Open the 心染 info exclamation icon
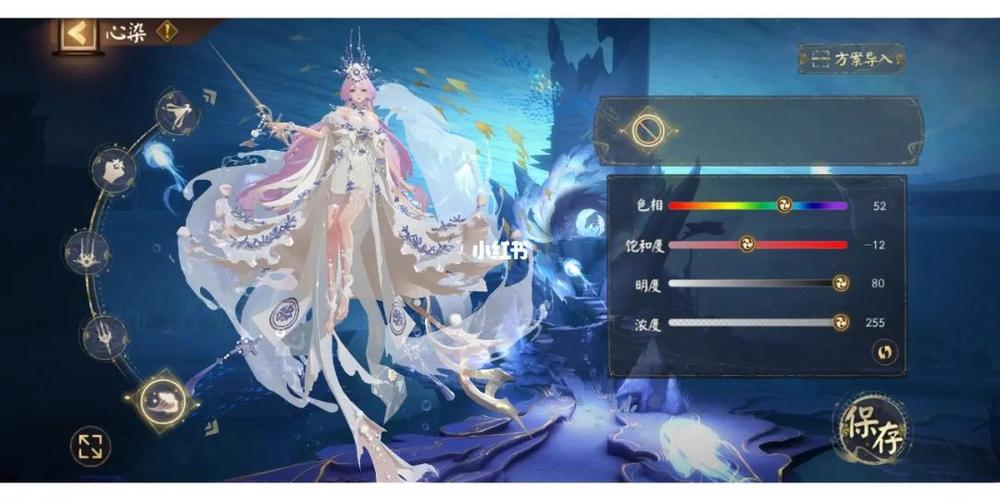Image resolution: width=1000 pixels, height=500 pixels. tap(166, 31)
